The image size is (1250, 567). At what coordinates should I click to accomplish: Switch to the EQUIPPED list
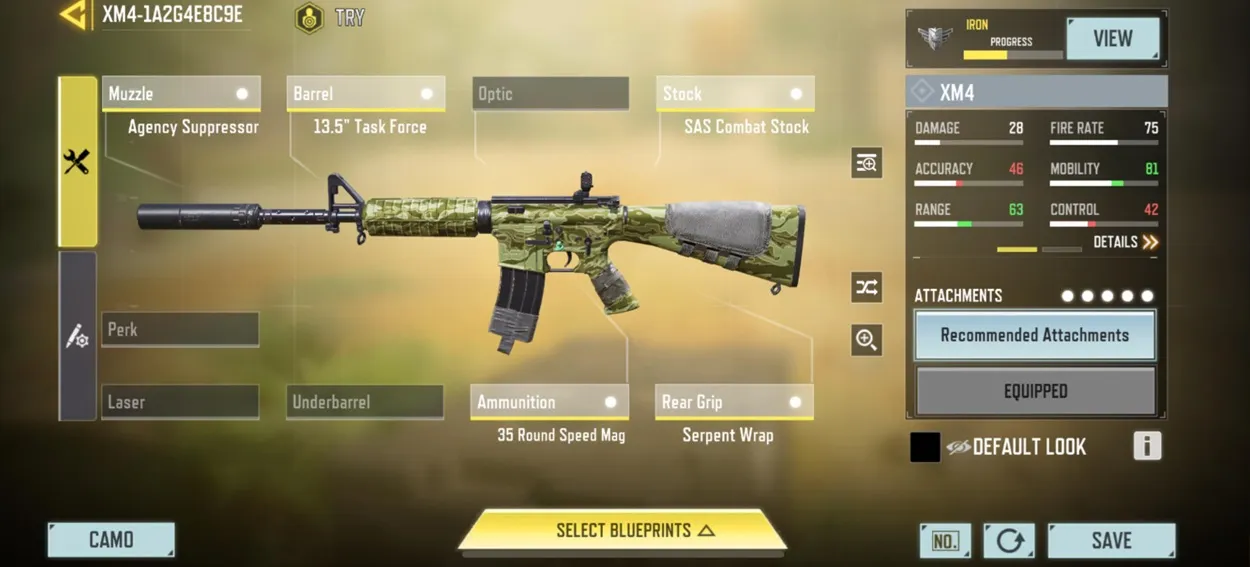coord(1035,391)
